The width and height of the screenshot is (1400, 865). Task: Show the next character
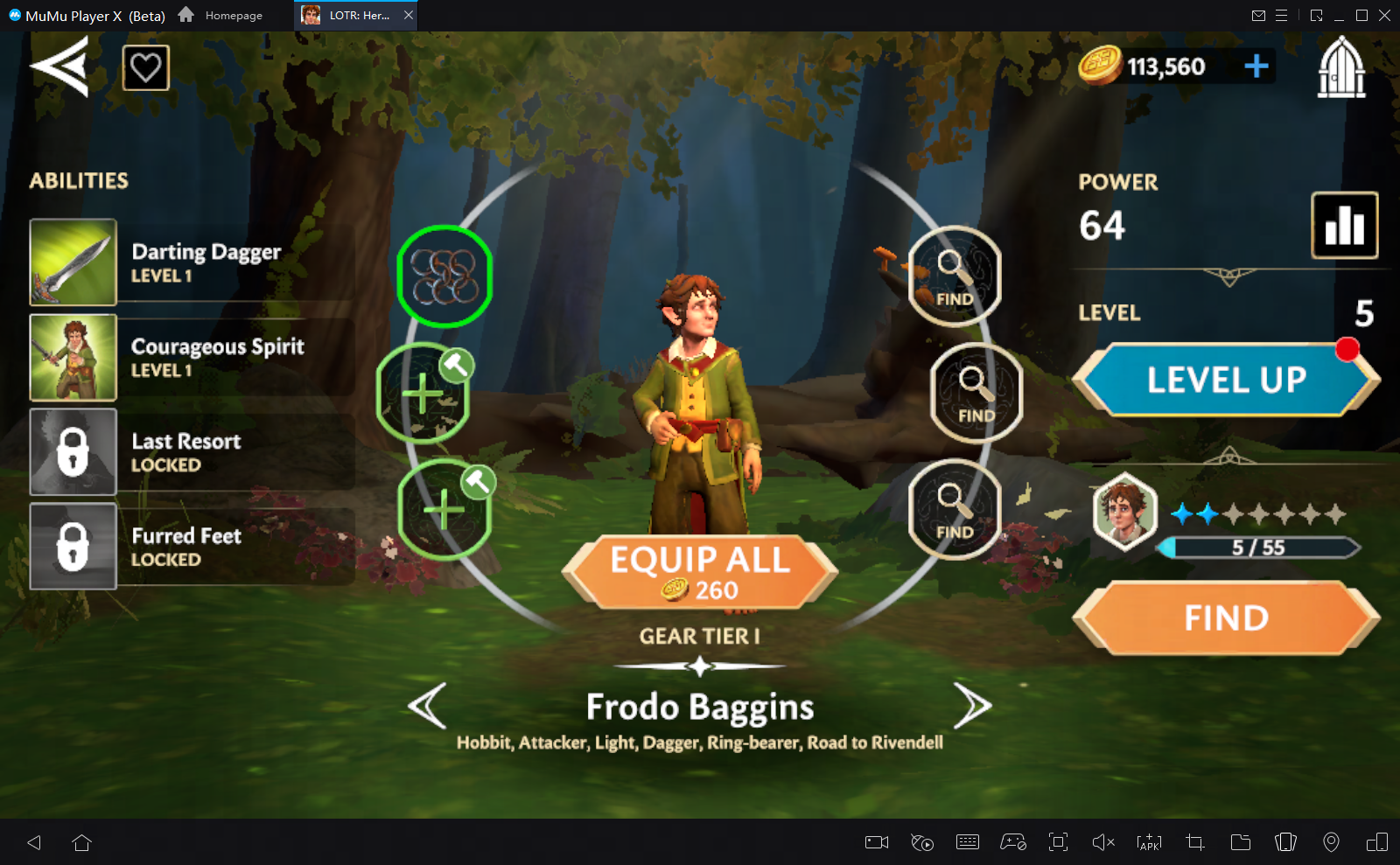point(971,705)
